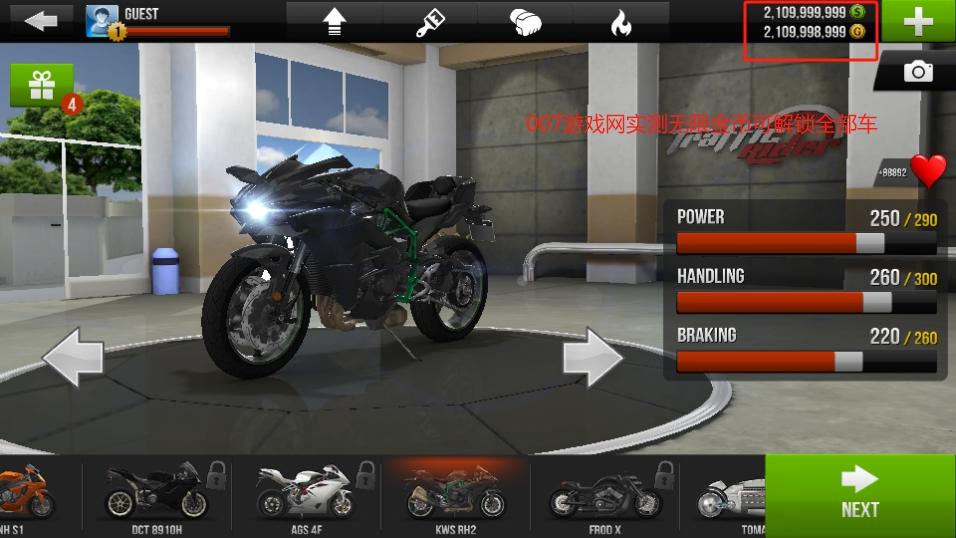The width and height of the screenshot is (956, 538).
Task: Choose the FROD X bike thumbnail
Action: (603, 494)
